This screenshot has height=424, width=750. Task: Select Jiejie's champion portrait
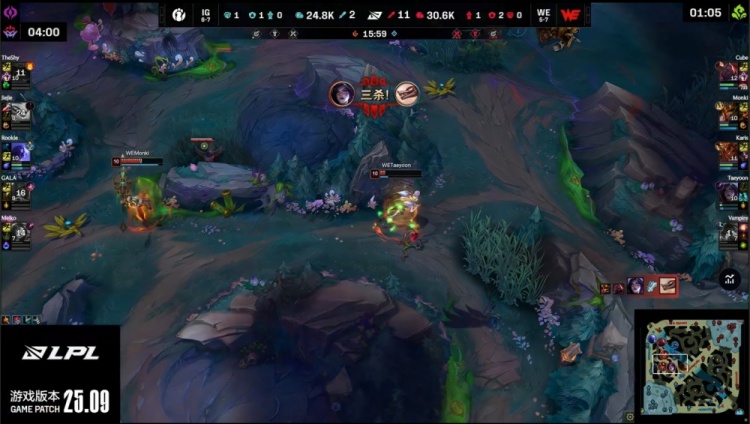click(19, 114)
